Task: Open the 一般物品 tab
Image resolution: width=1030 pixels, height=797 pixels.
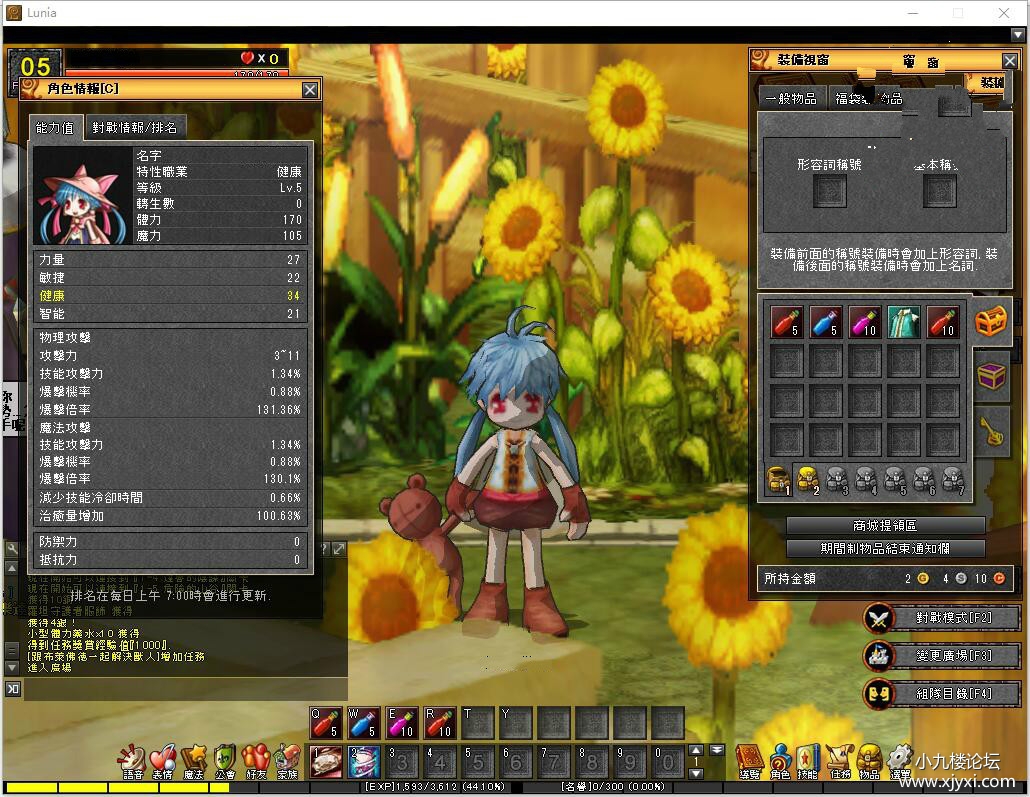Action: (x=790, y=98)
